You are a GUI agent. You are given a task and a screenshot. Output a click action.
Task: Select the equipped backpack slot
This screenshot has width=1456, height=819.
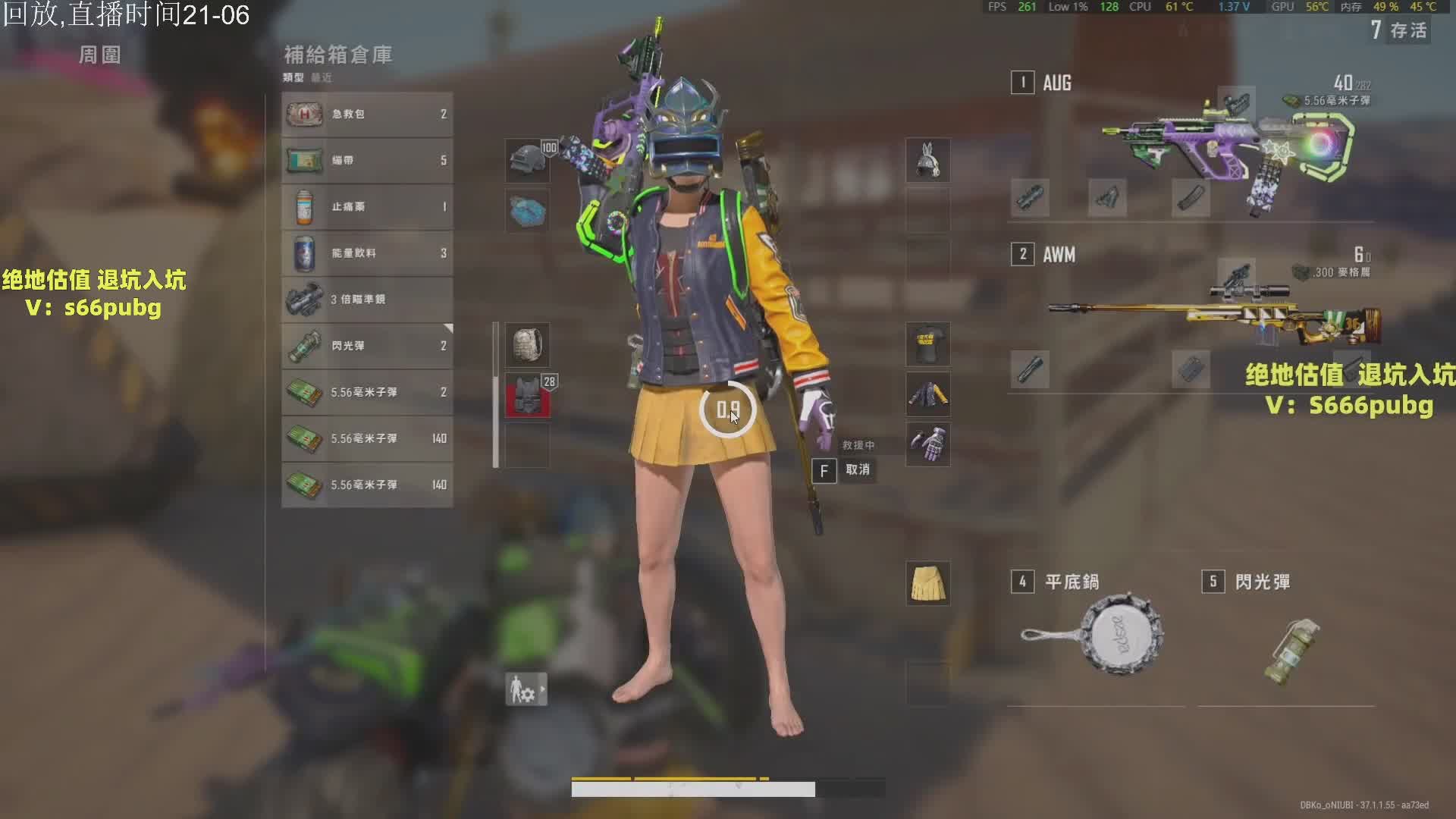point(527,346)
